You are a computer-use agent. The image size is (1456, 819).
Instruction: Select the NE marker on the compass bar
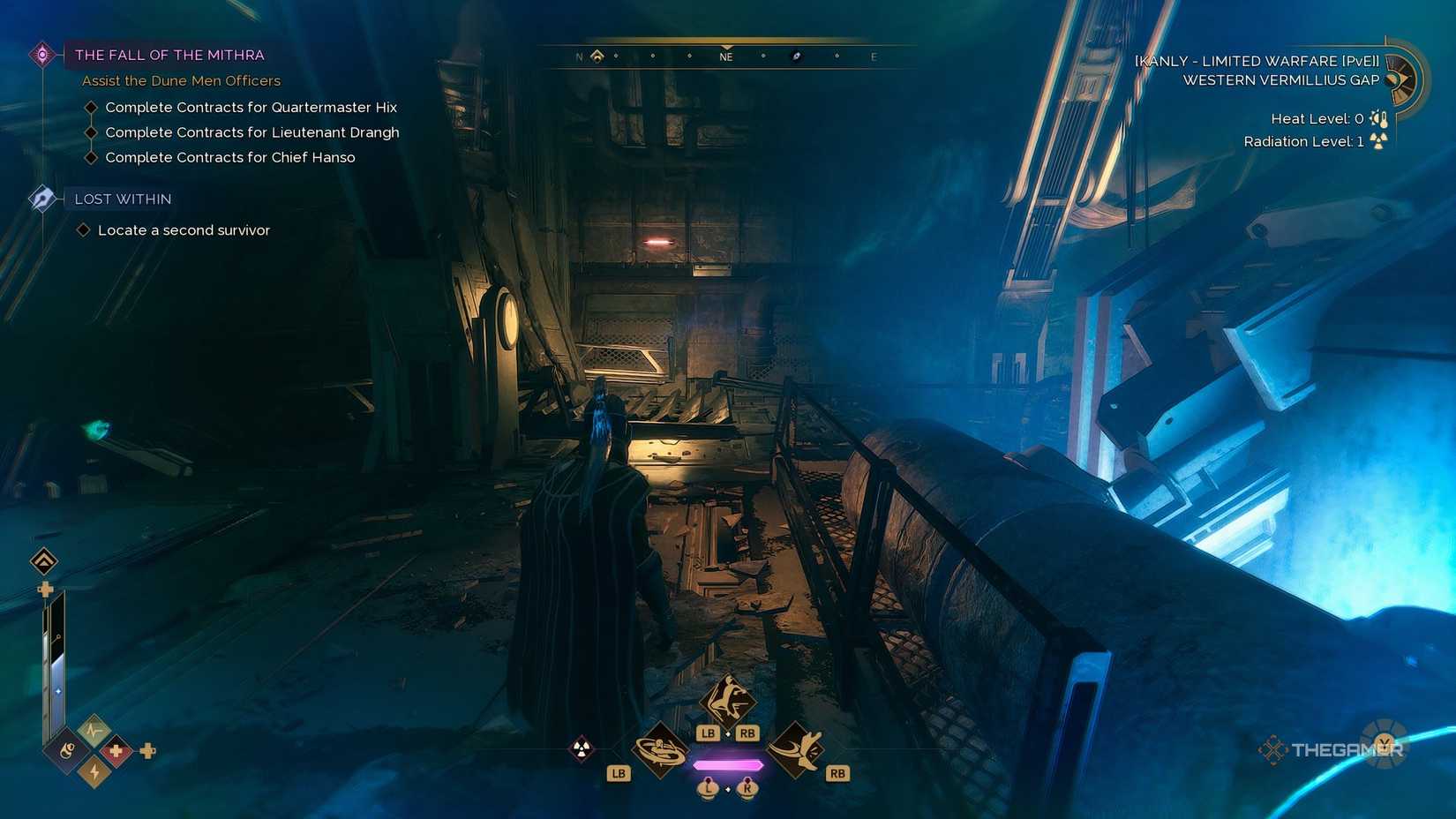(x=726, y=56)
